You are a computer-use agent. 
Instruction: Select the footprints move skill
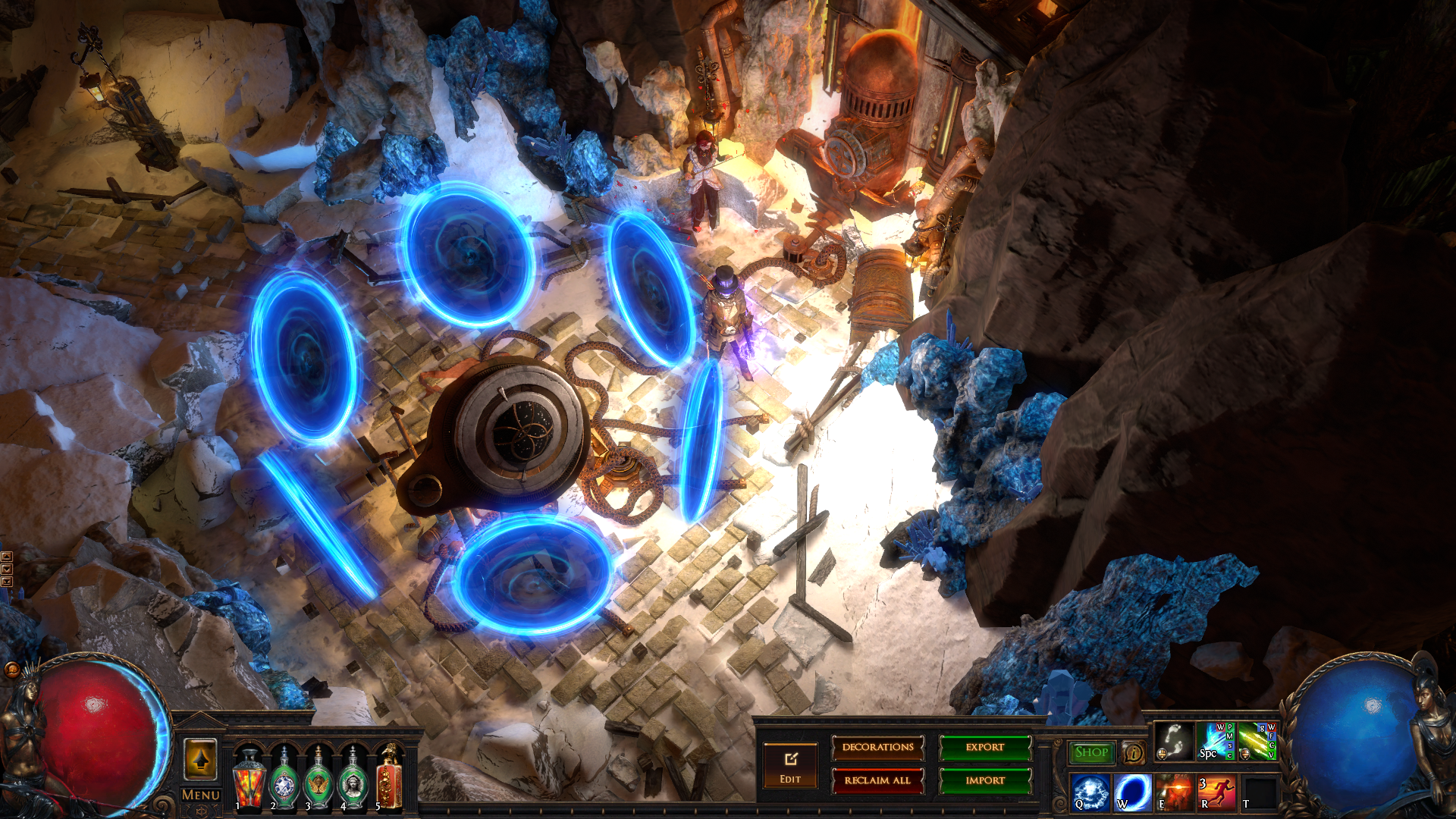coord(1174,742)
